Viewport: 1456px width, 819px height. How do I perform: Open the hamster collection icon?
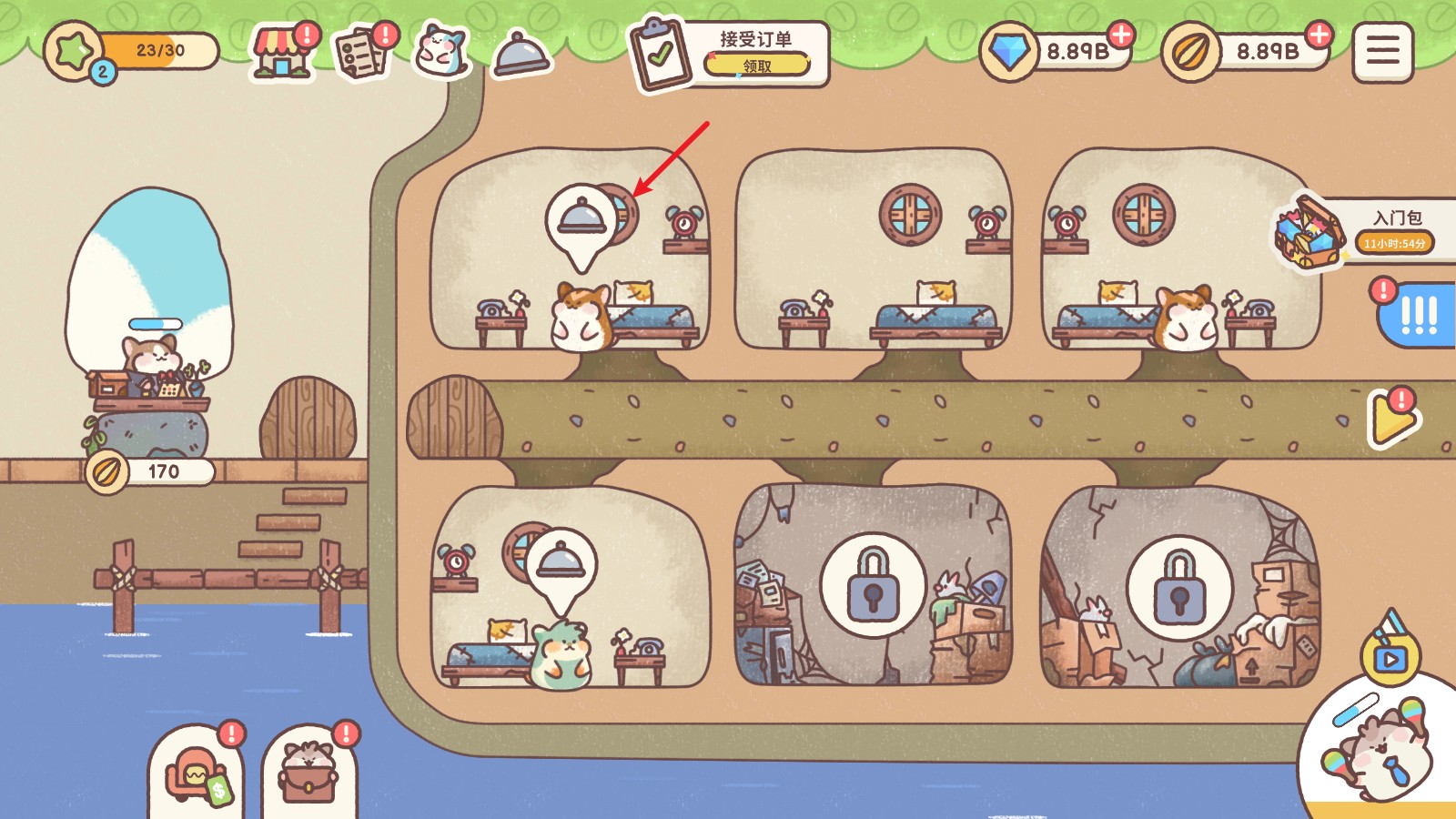pos(441,51)
